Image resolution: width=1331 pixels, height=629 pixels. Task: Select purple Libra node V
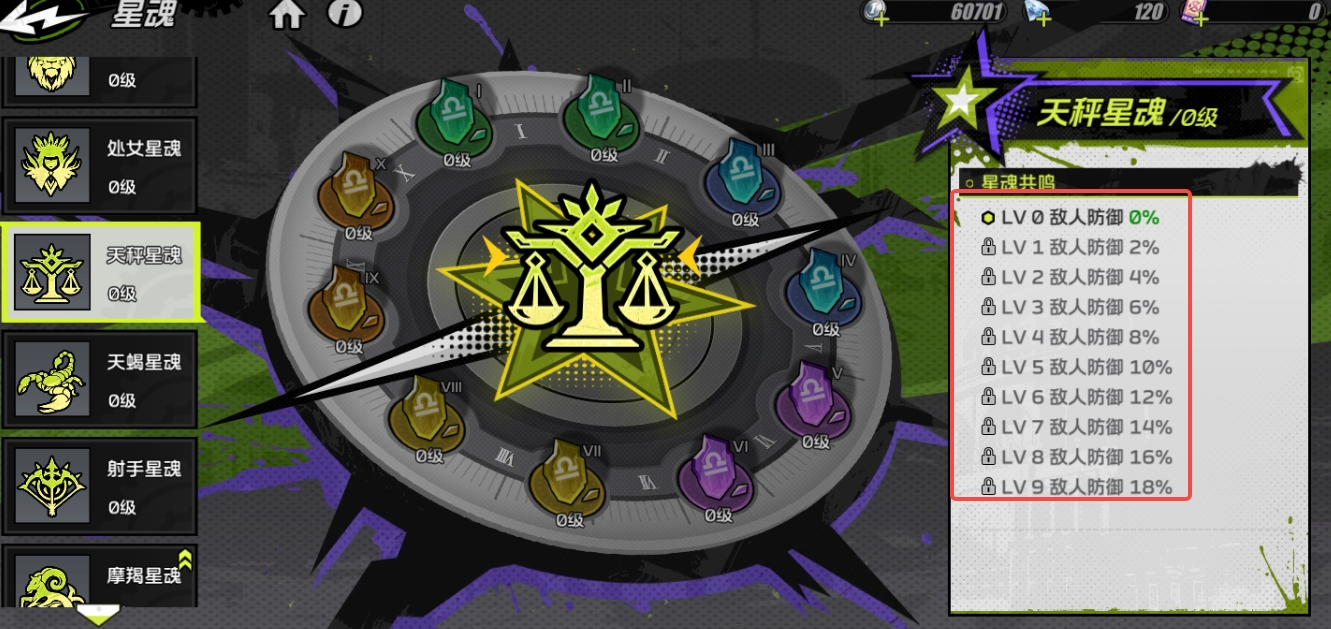tap(814, 402)
